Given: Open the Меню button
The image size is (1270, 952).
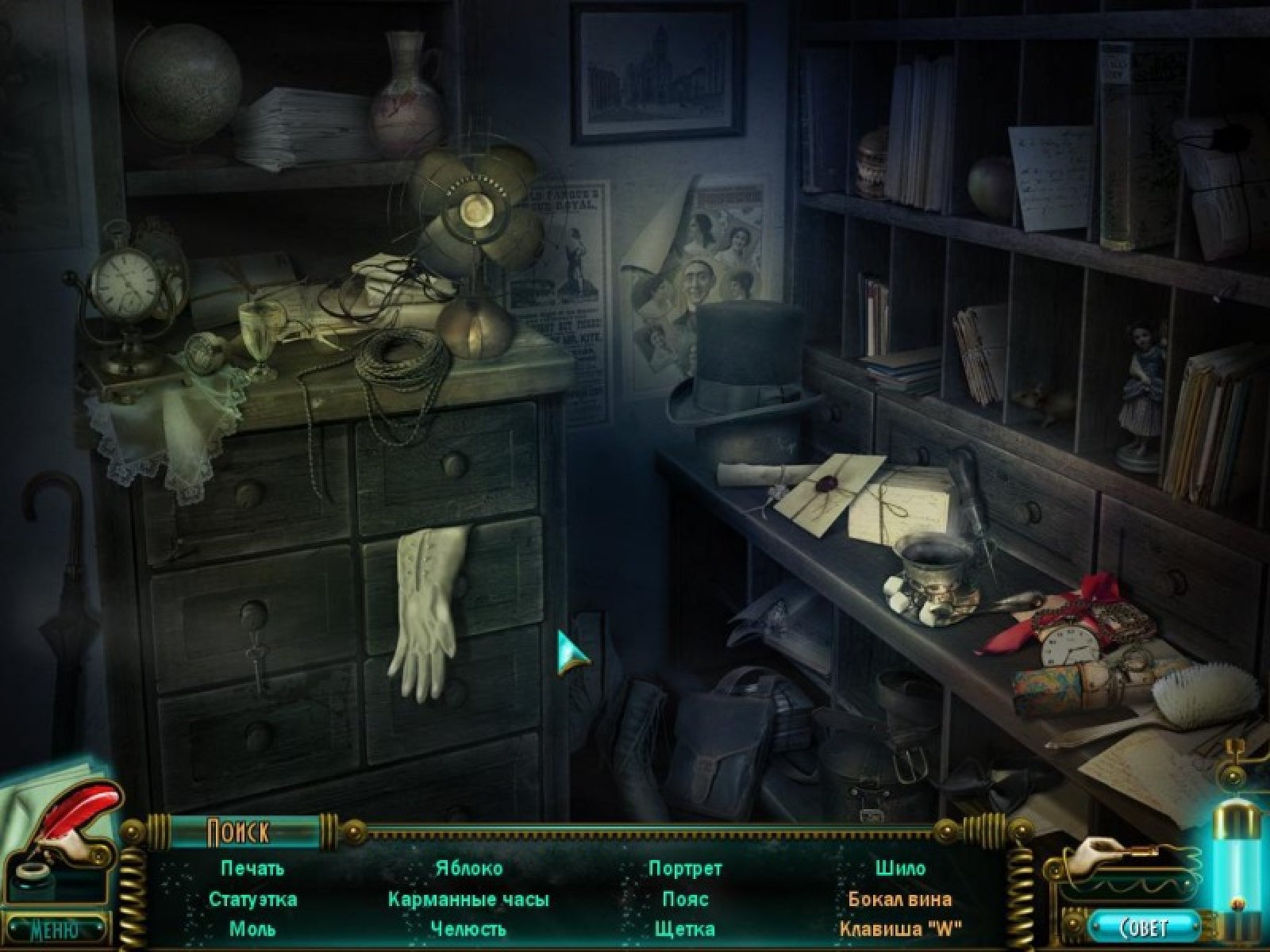Looking at the screenshot, I should coord(54,928).
